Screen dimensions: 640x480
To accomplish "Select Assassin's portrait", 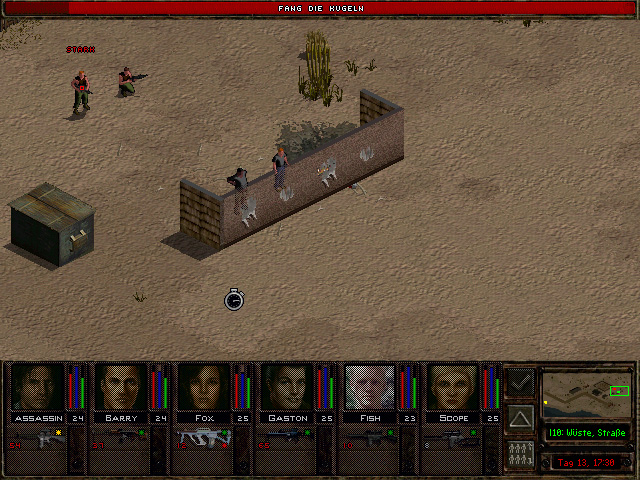I will point(36,387).
